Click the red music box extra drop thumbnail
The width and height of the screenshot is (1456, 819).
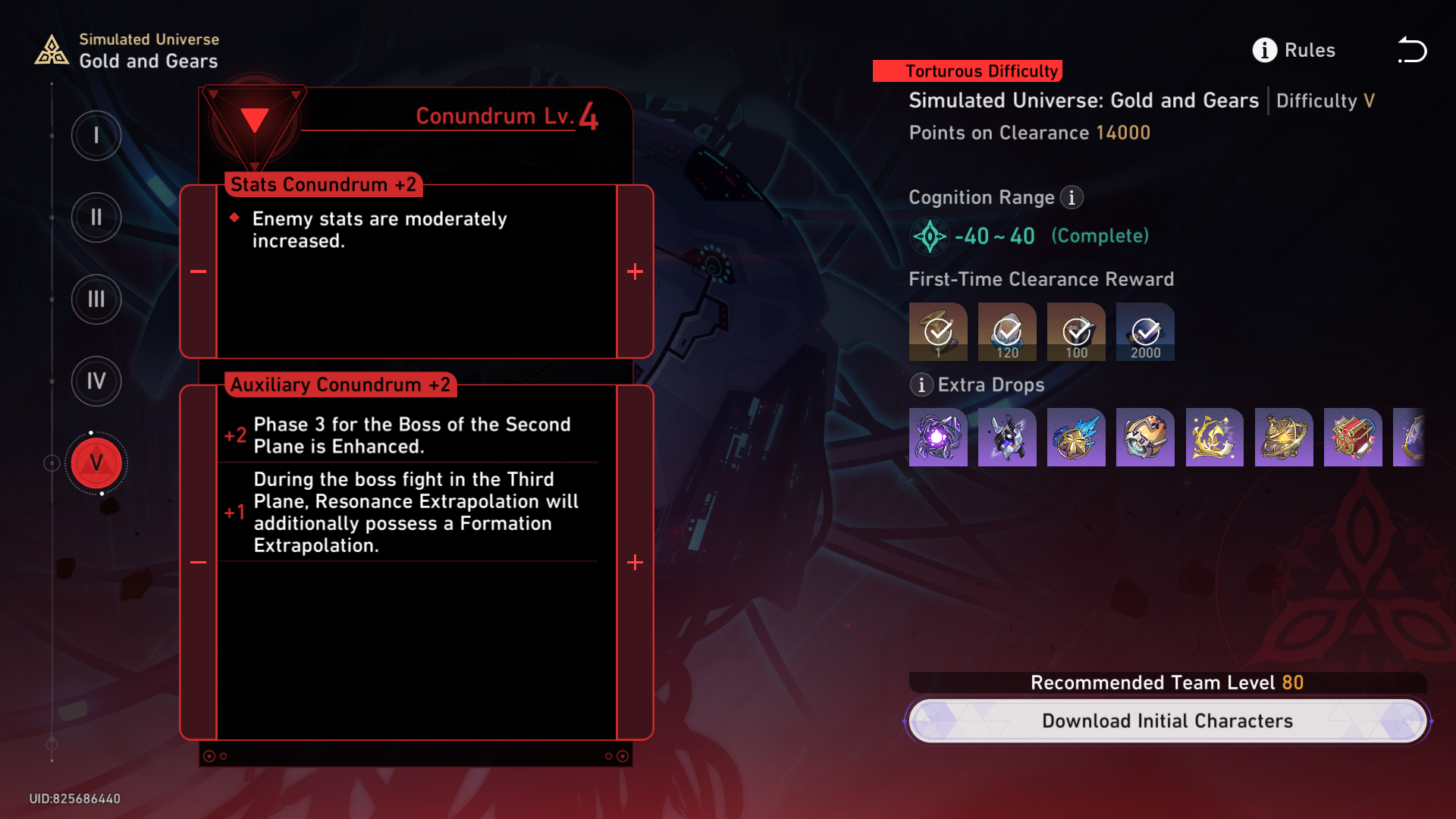point(1353,437)
